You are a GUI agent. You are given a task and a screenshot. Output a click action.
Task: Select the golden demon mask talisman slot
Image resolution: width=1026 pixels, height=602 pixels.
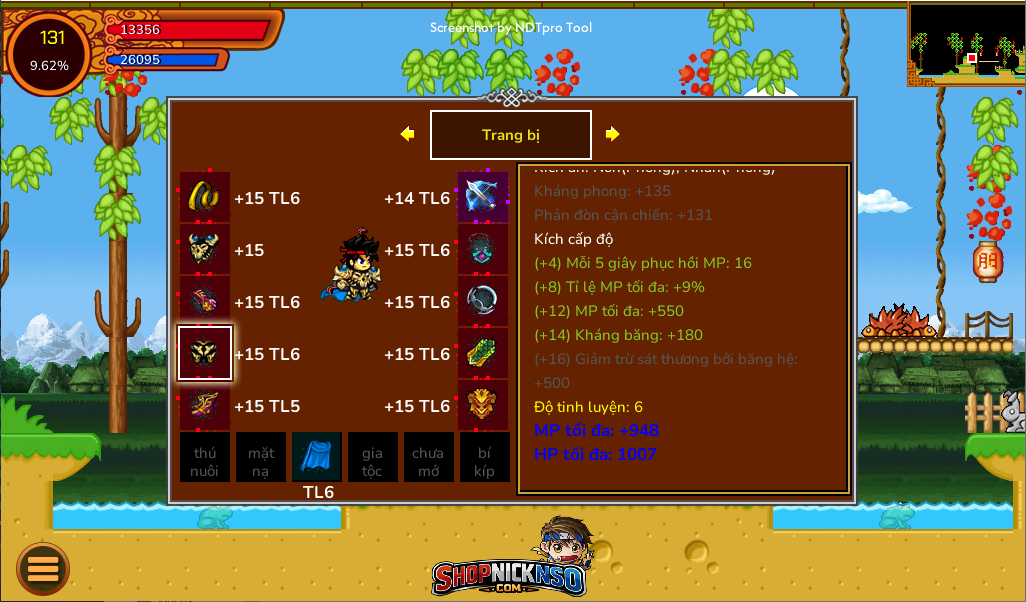coord(483,405)
